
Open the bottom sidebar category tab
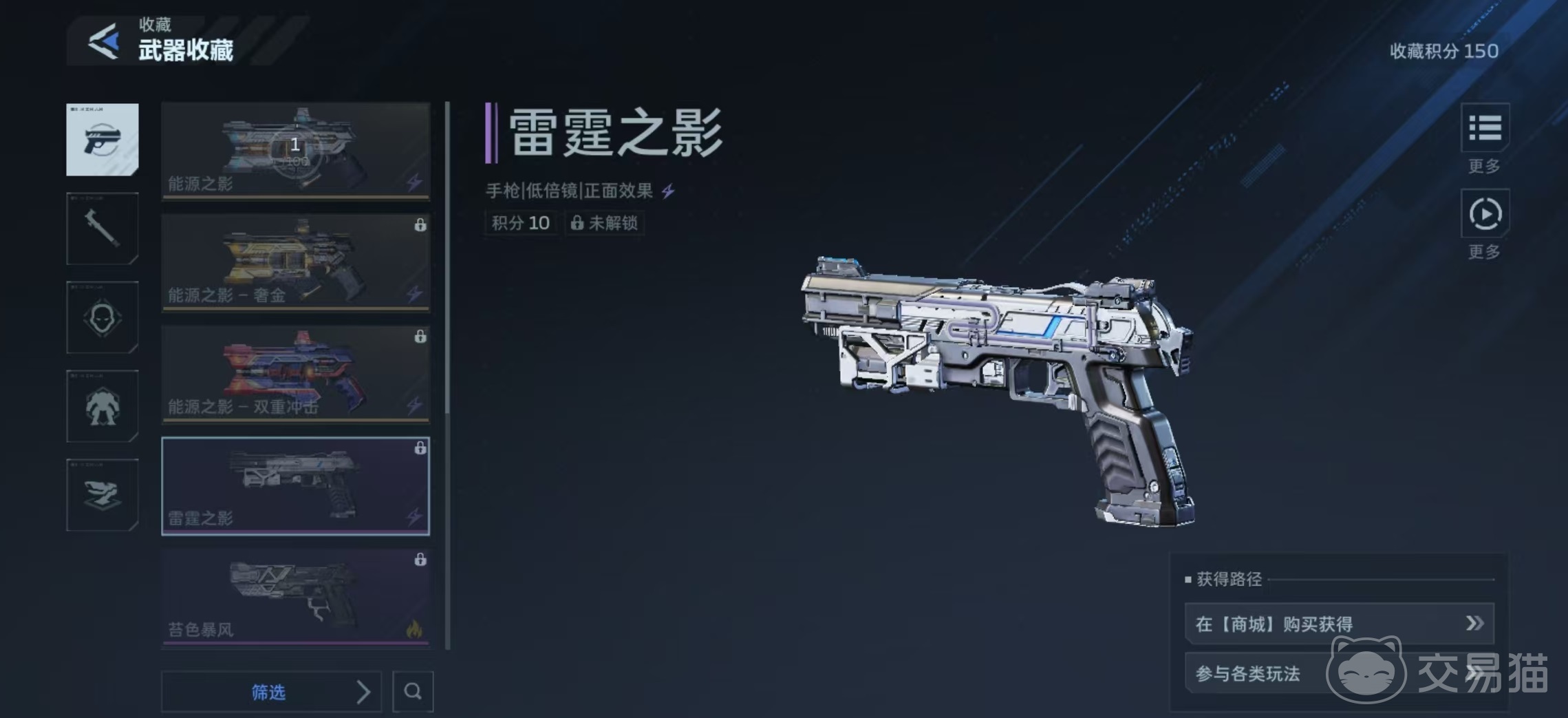click(x=103, y=495)
